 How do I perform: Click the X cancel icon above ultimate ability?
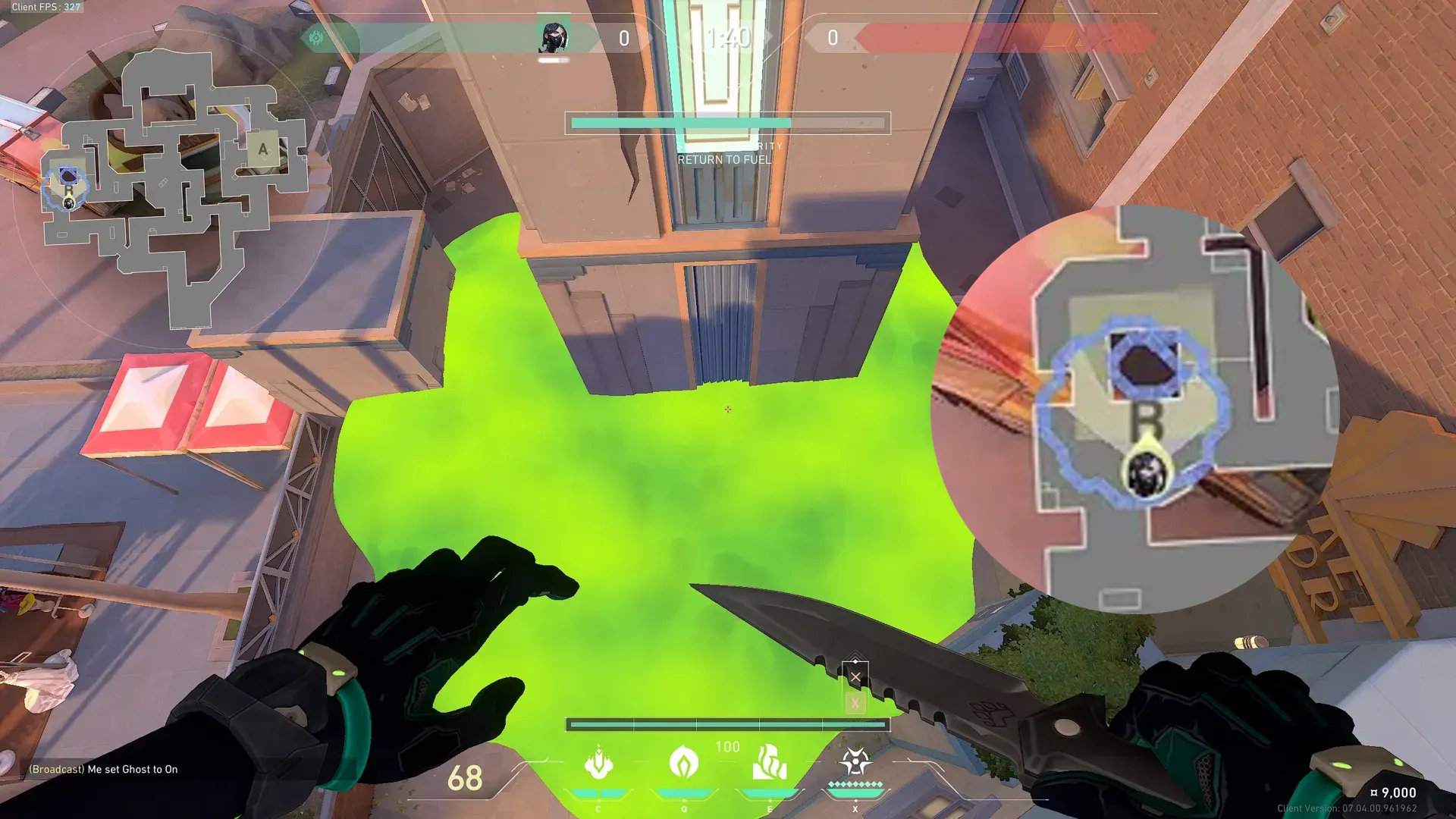(x=855, y=676)
